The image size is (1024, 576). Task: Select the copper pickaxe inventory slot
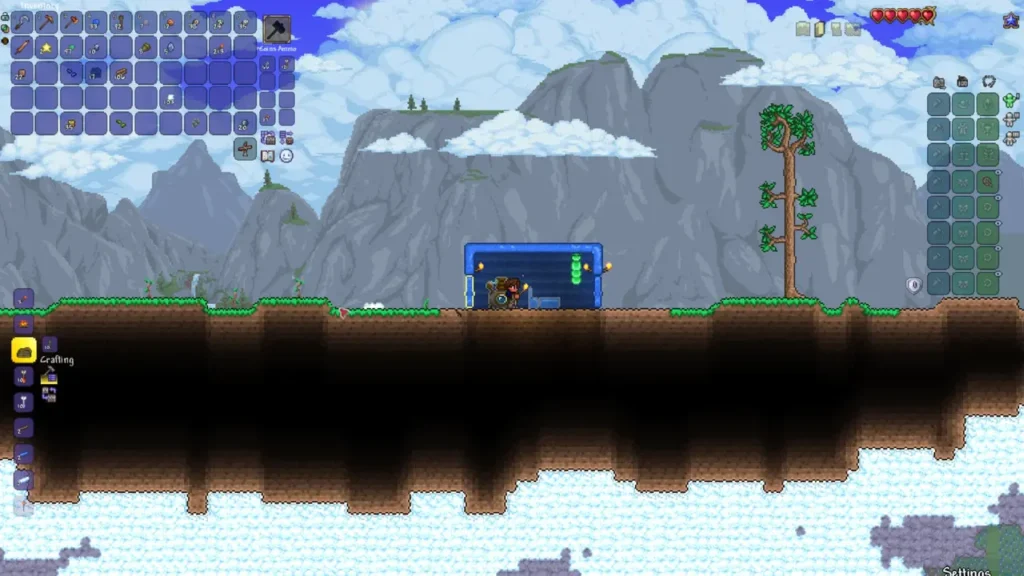pos(46,21)
